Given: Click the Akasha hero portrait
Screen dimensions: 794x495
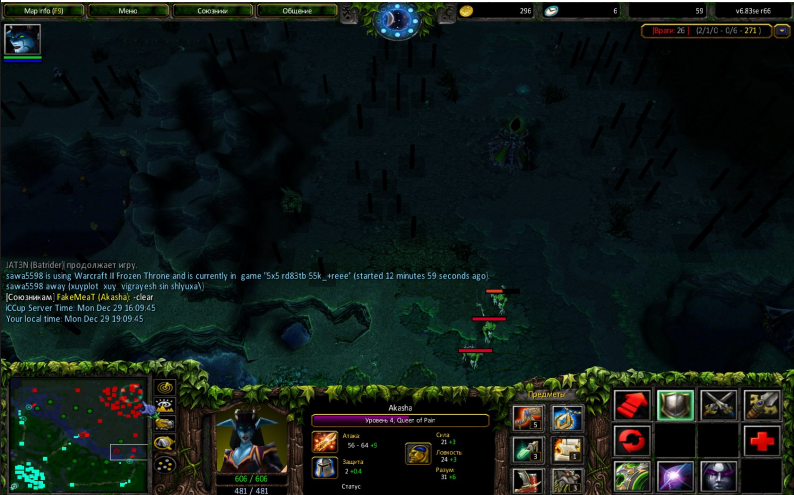Looking at the screenshot, I should point(251,438).
